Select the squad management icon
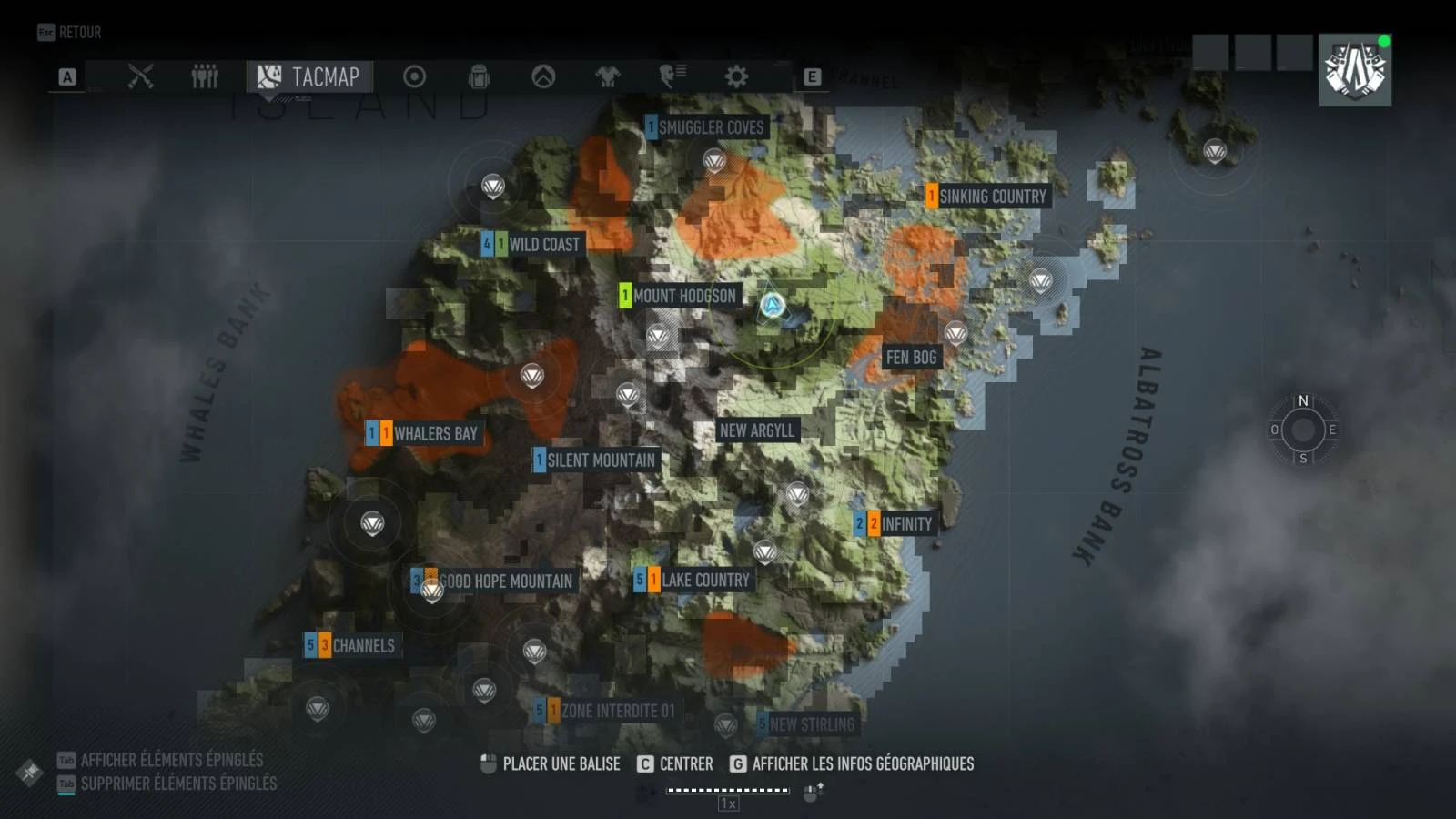This screenshot has height=819, width=1456. click(205, 76)
